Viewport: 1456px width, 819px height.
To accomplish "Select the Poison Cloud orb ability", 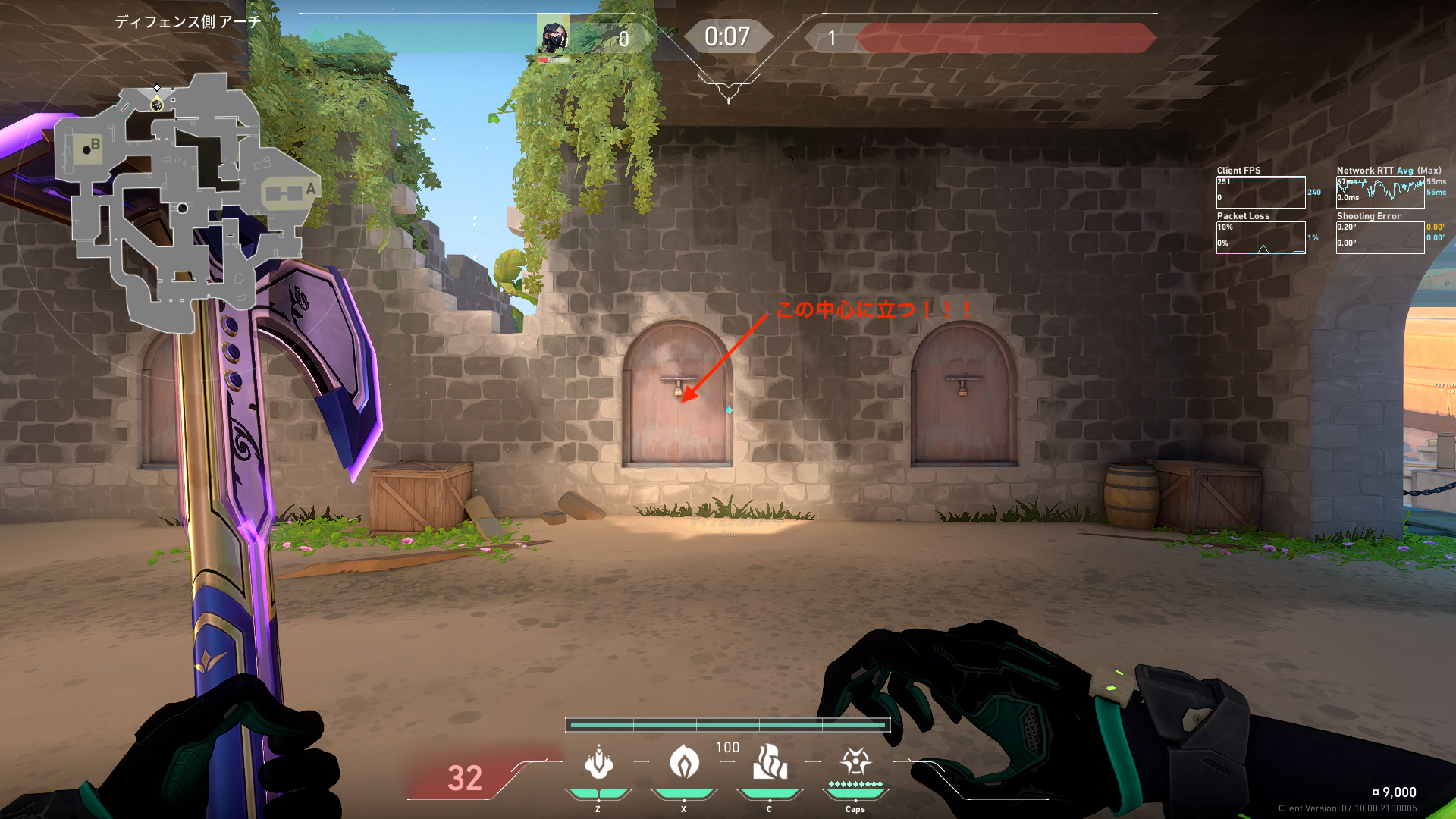I will pyautogui.click(x=684, y=761).
